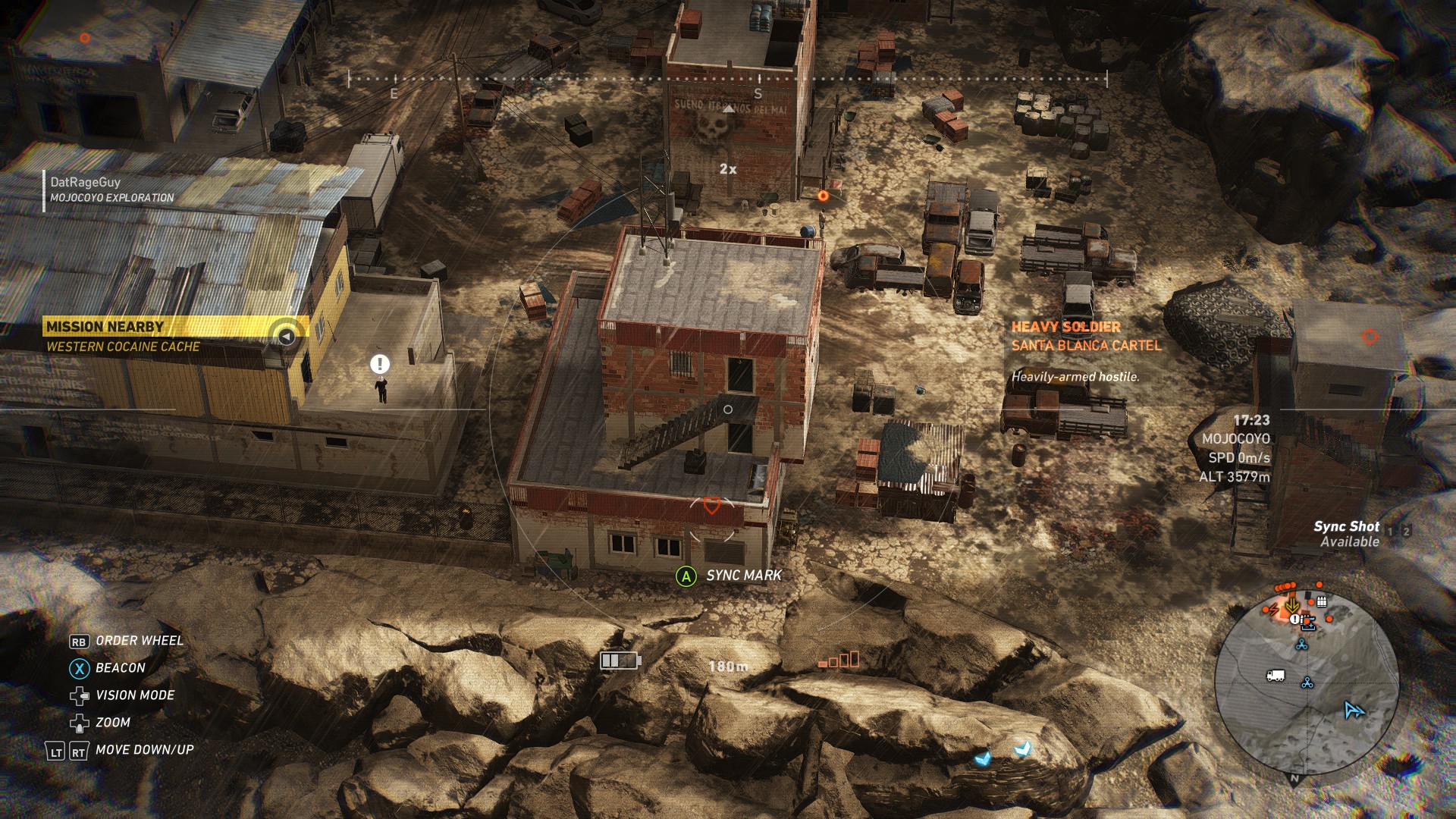Select the orange enemy marker near the graffiti building
Screen dimensions: 1456x819
(x=823, y=196)
